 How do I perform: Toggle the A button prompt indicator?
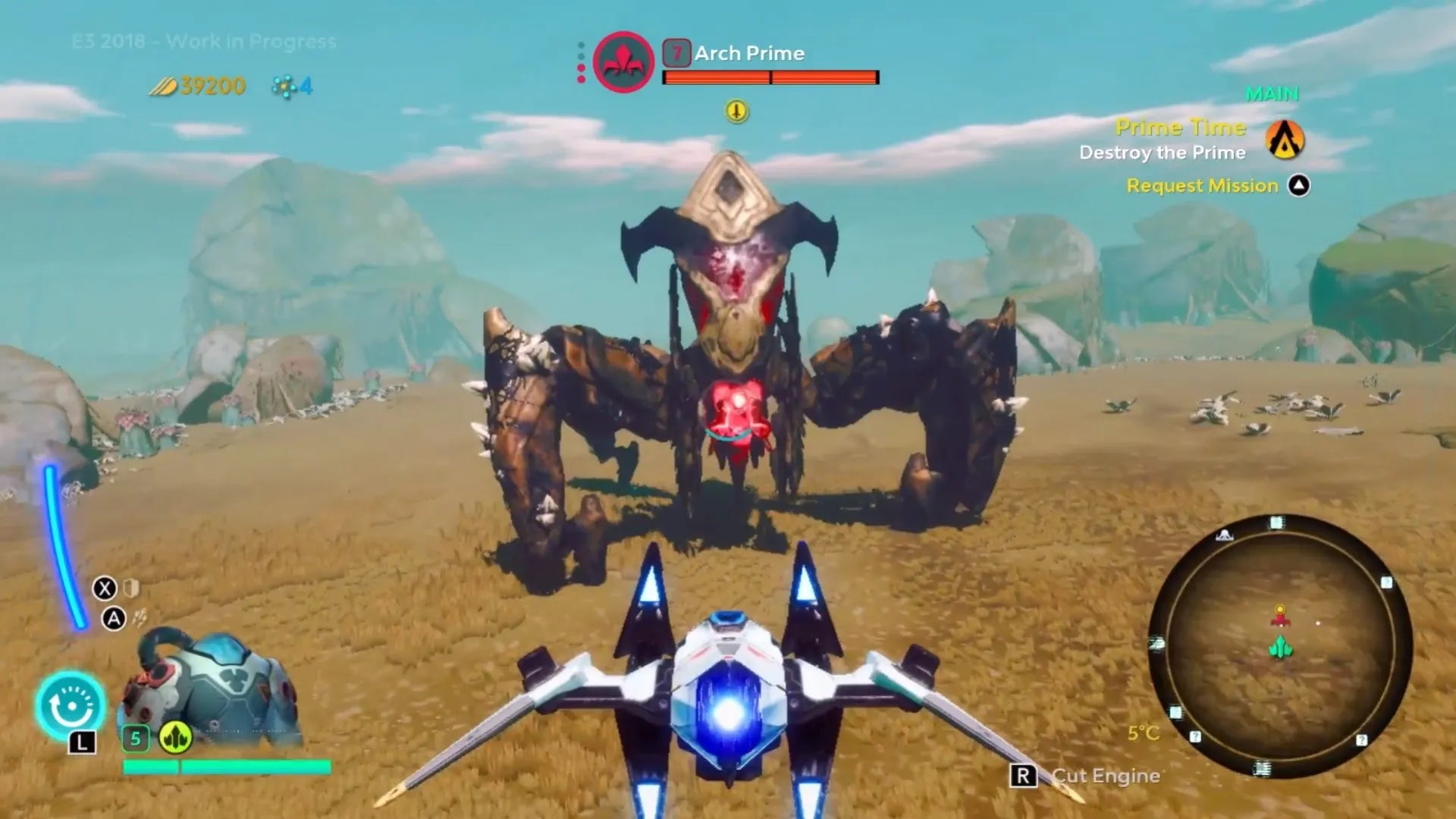(115, 617)
